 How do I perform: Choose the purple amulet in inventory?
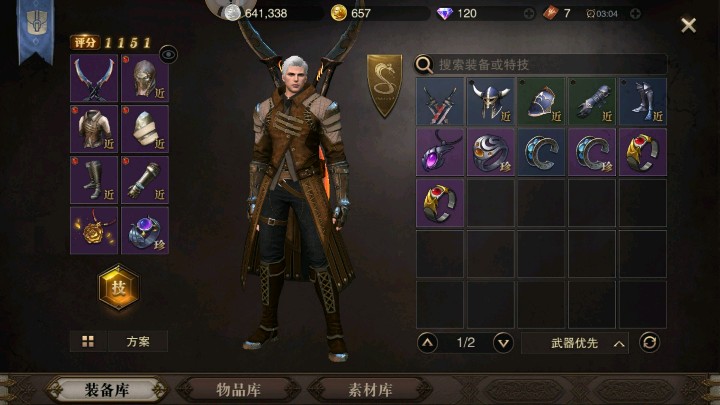(441, 152)
